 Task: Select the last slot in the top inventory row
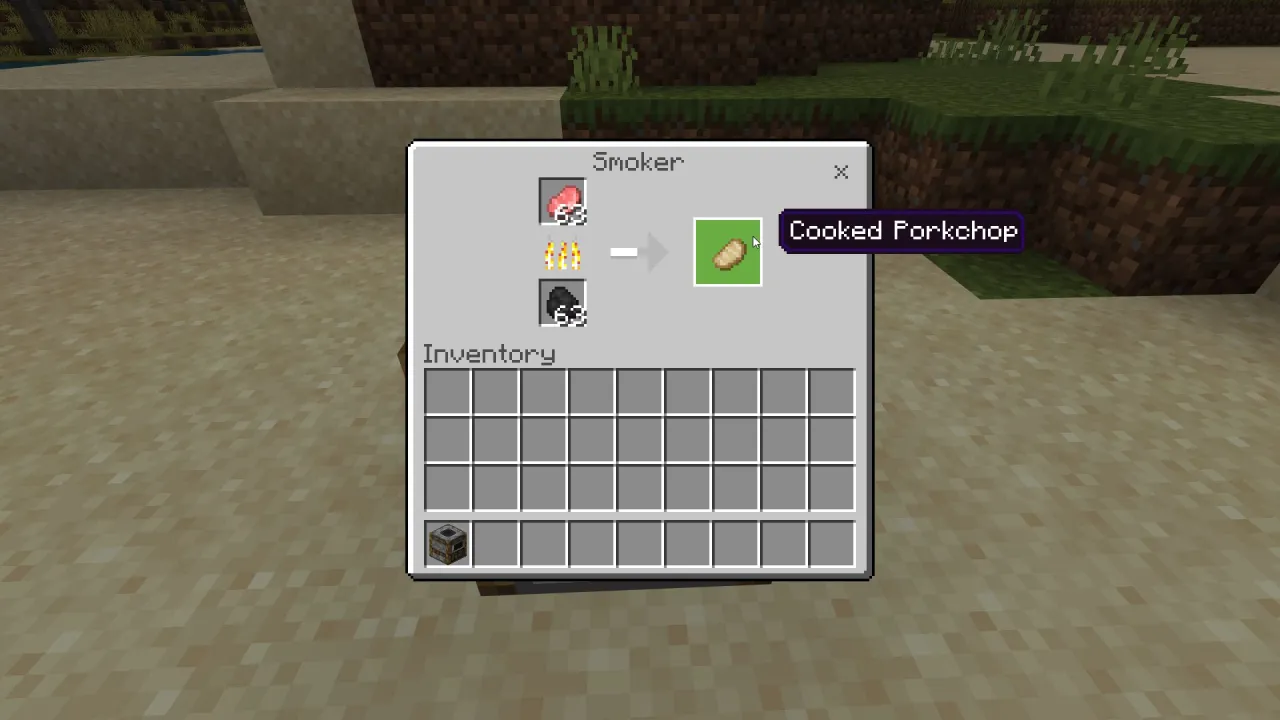831,390
